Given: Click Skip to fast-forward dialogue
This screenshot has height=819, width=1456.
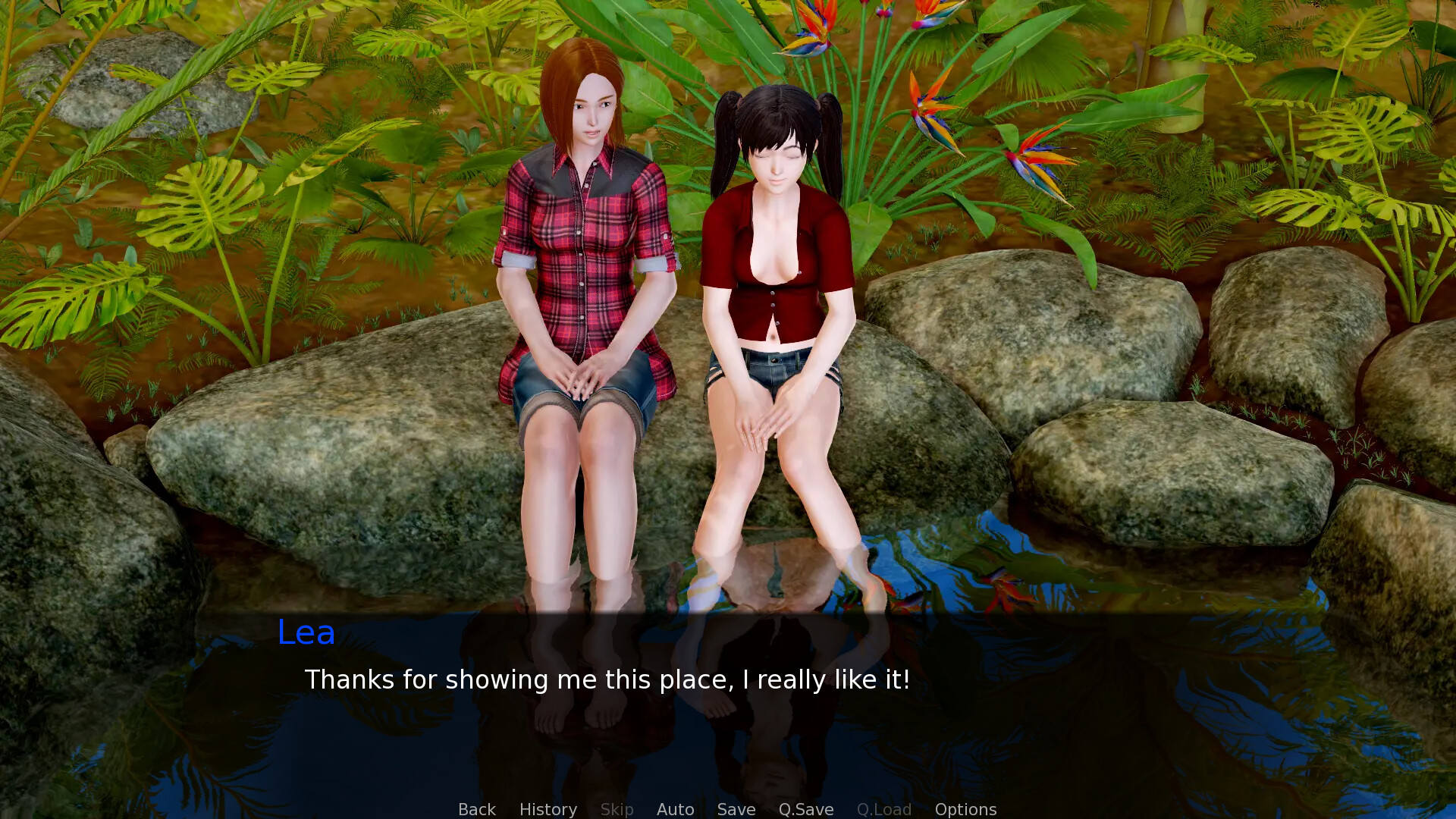Looking at the screenshot, I should point(617,809).
